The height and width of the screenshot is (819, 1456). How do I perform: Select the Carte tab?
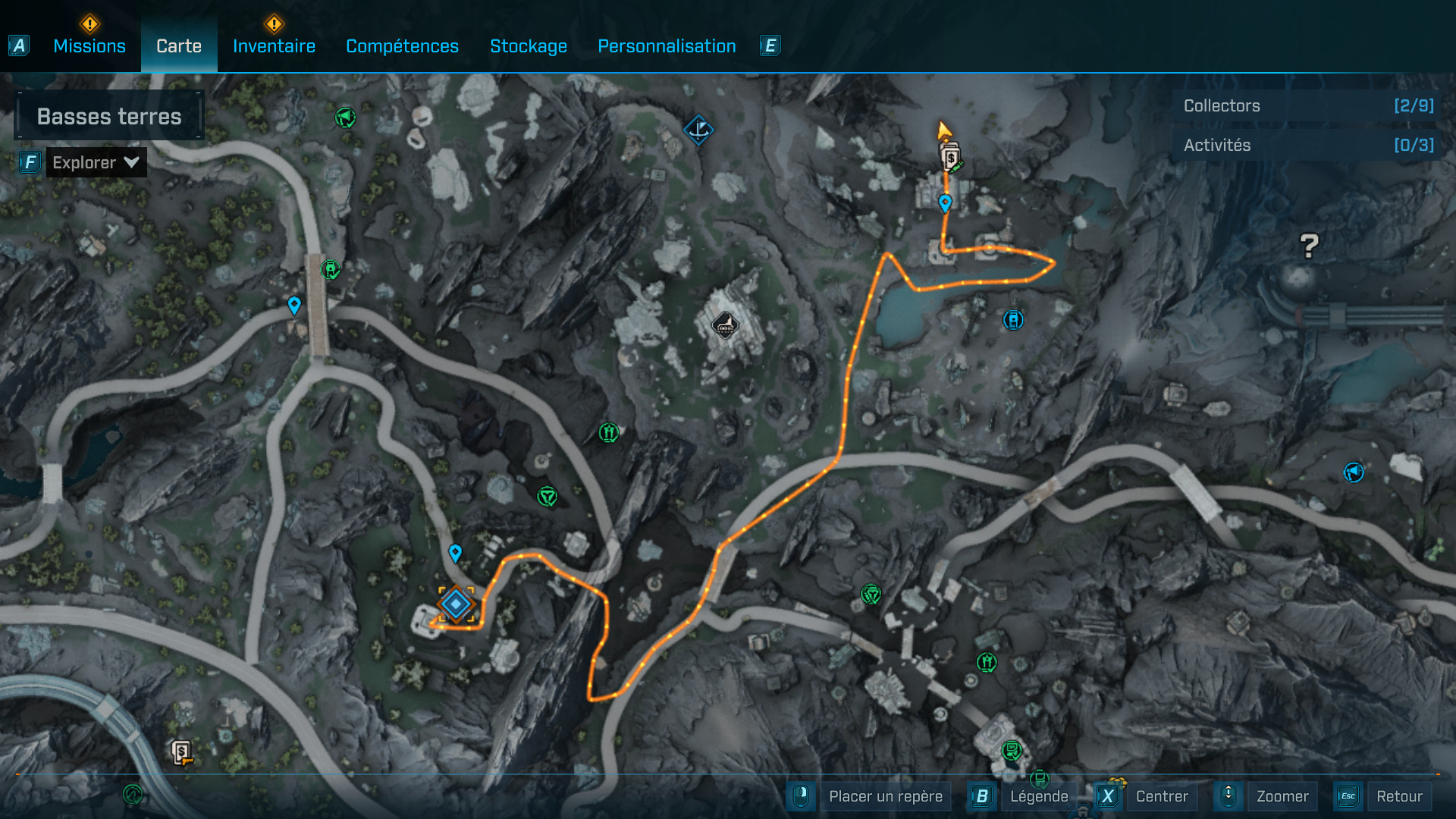[x=179, y=46]
